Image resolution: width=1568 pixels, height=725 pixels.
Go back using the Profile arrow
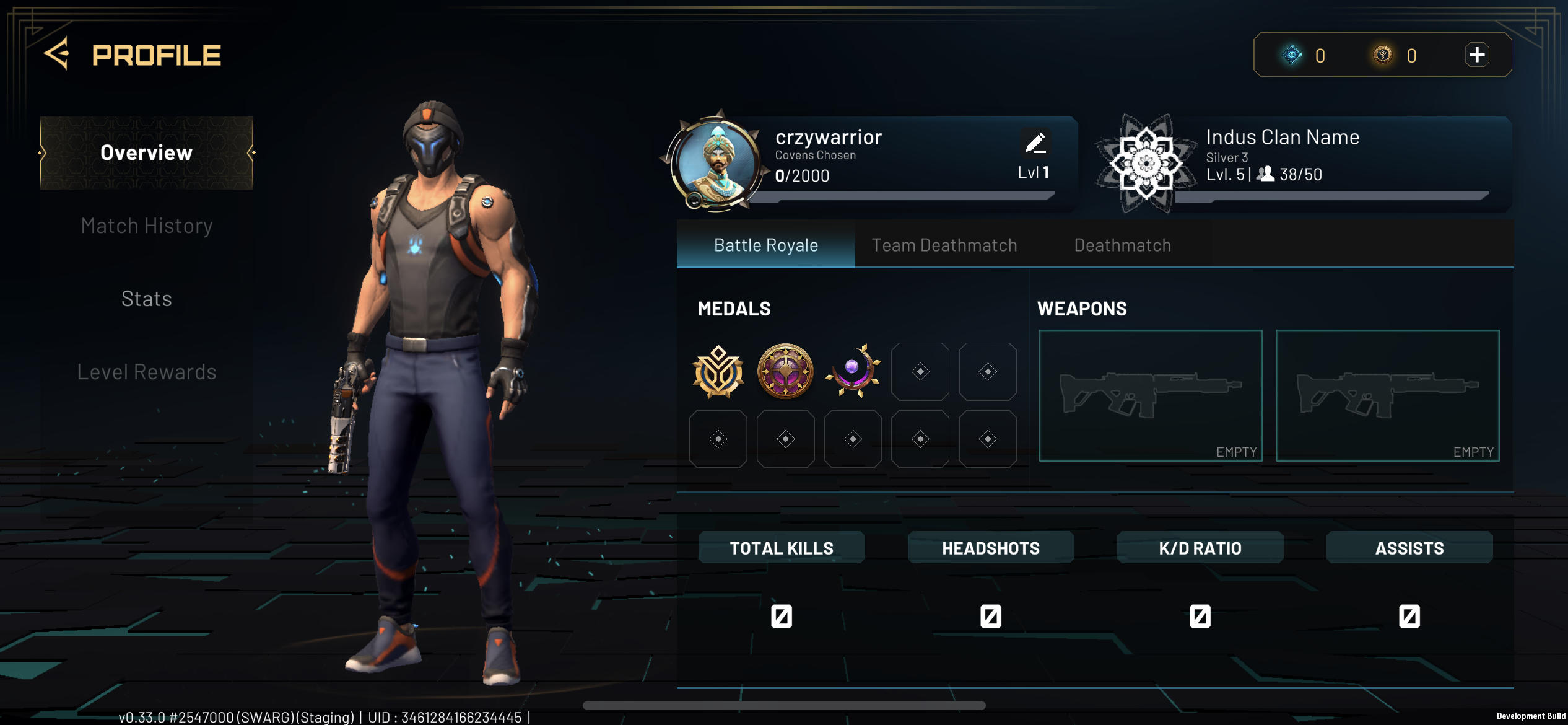(x=57, y=55)
